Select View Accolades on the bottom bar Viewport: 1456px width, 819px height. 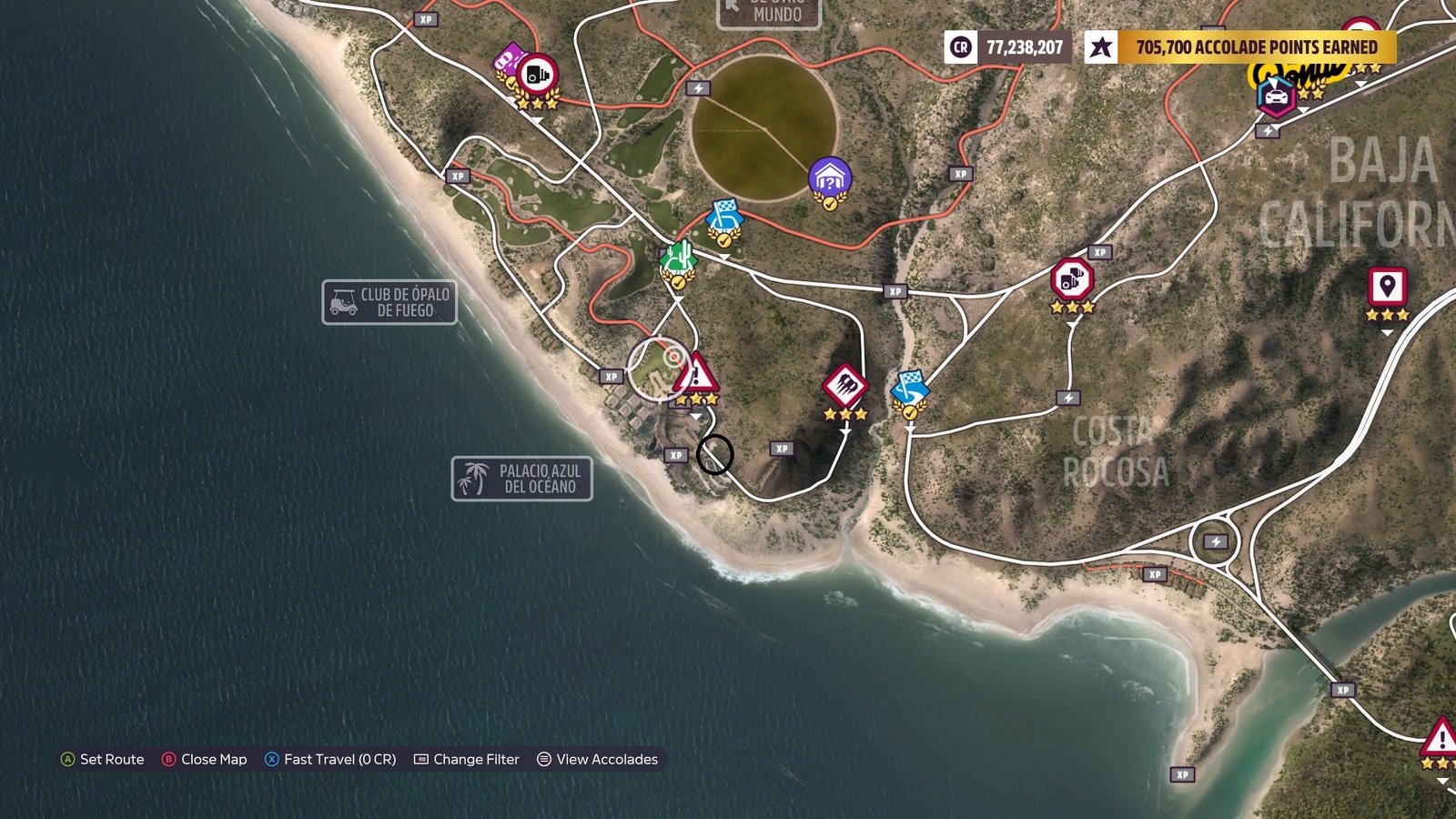[608, 759]
